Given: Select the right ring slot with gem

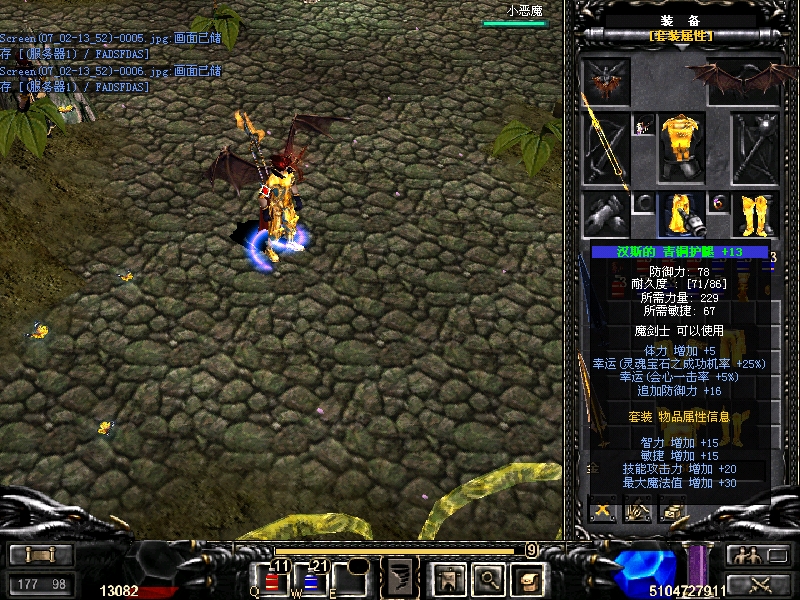Looking at the screenshot, I should (x=718, y=204).
